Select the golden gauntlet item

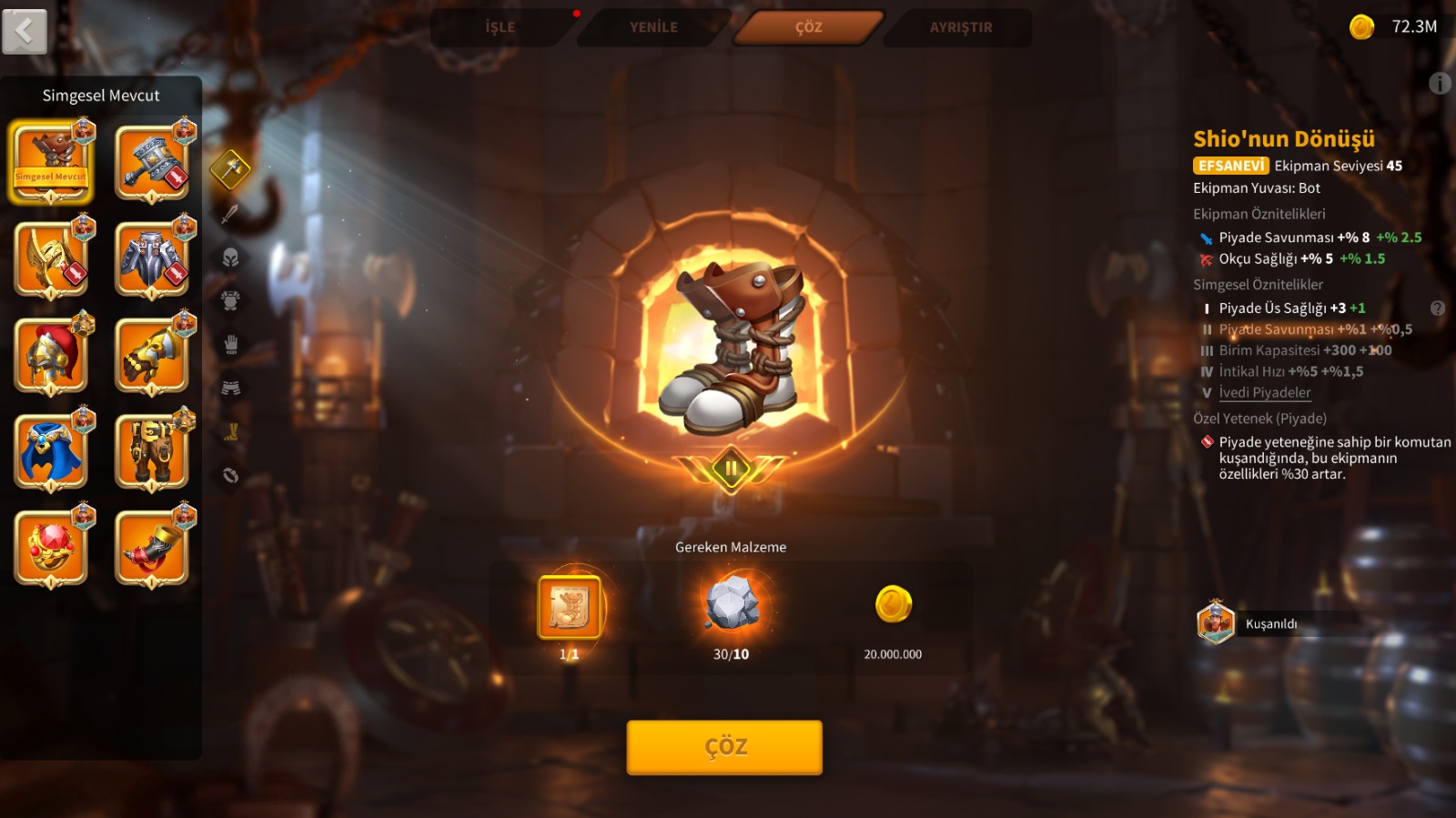[152, 356]
